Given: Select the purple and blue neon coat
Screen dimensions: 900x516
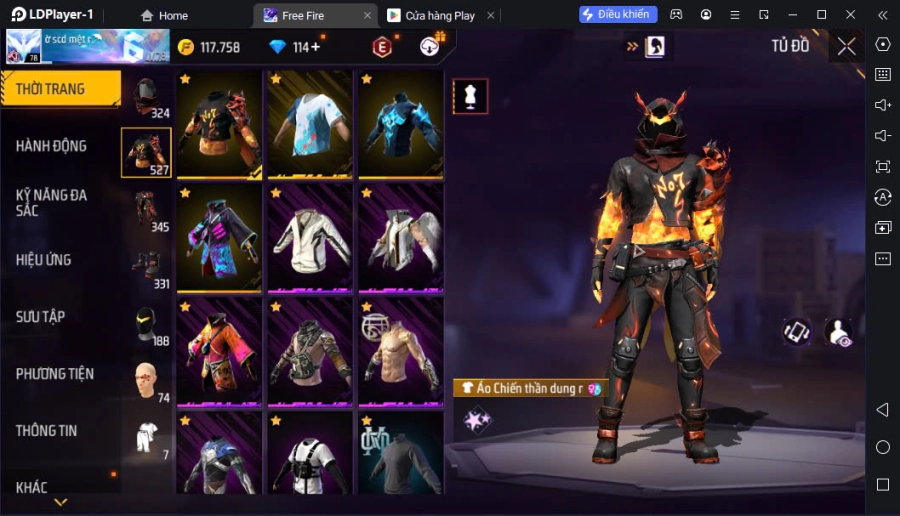Looking at the screenshot, I should click(x=219, y=238).
